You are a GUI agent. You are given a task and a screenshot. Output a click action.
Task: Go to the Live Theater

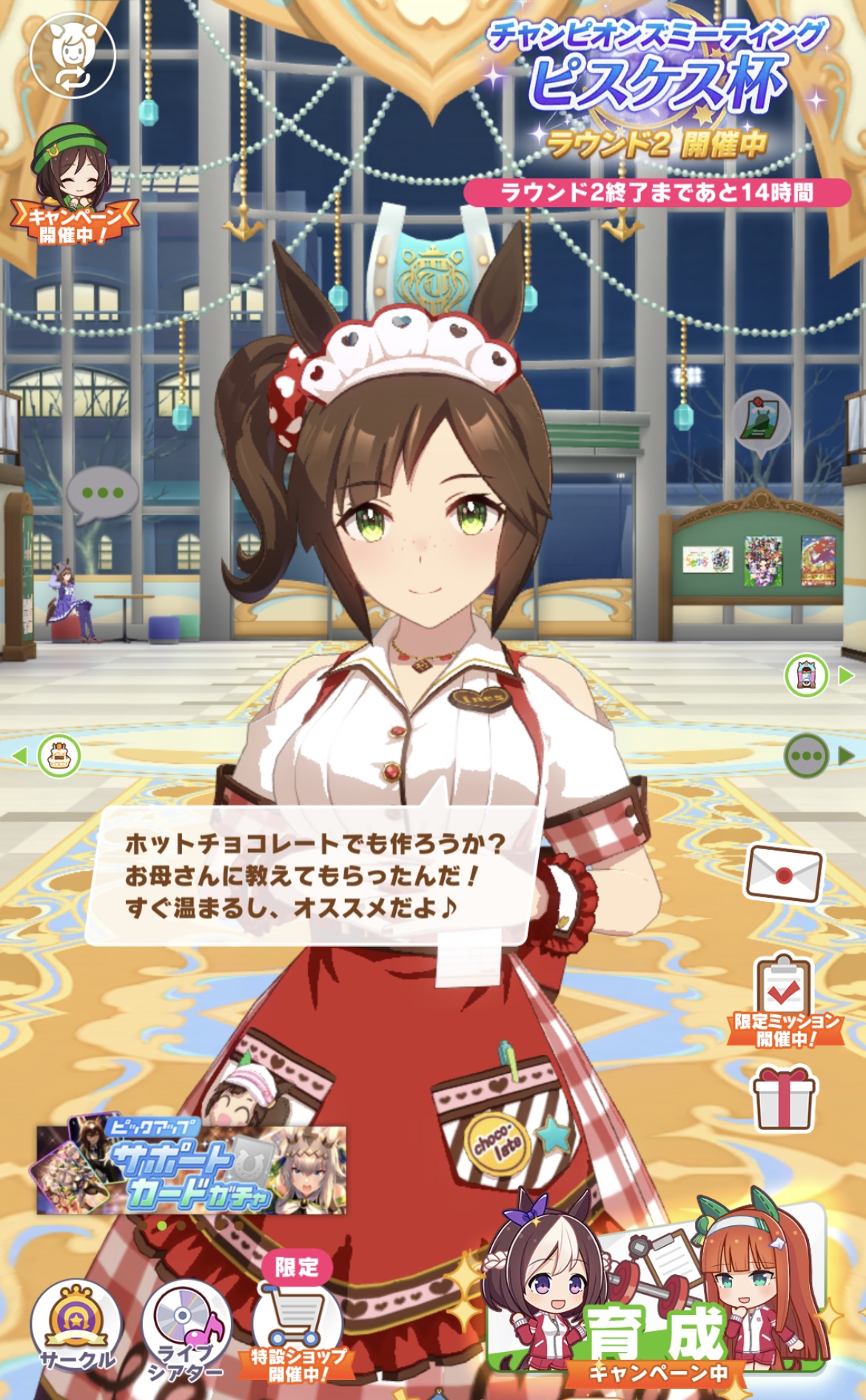pyautogui.click(x=187, y=1329)
